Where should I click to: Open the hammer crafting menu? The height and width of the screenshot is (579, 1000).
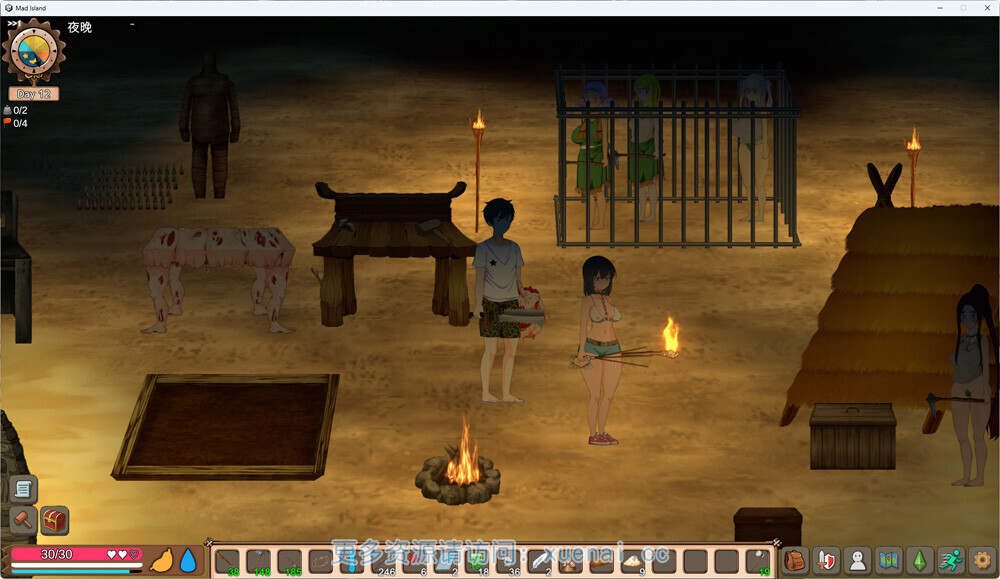pos(22,520)
